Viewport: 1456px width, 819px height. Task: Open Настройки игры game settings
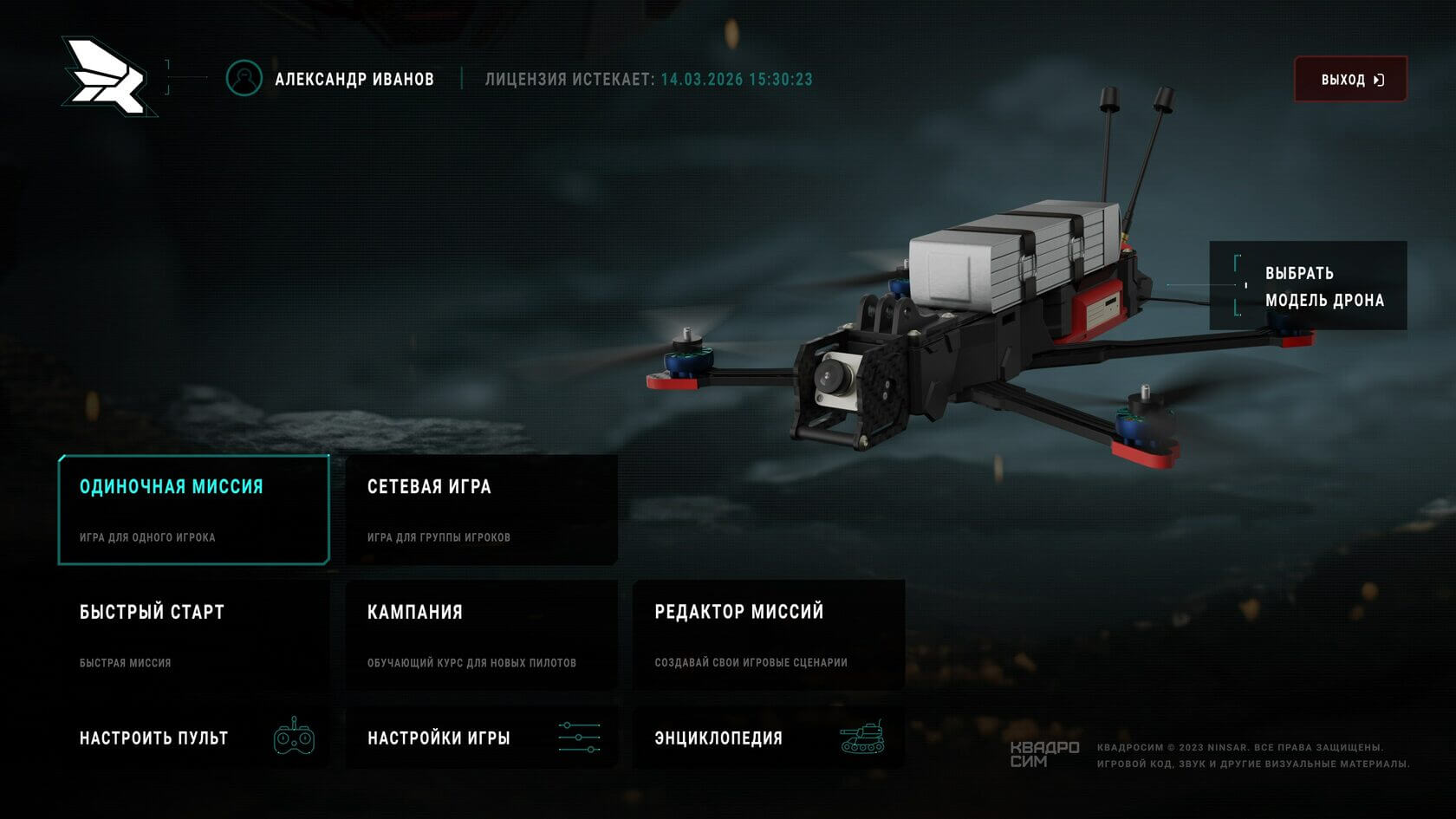pyautogui.click(x=481, y=738)
